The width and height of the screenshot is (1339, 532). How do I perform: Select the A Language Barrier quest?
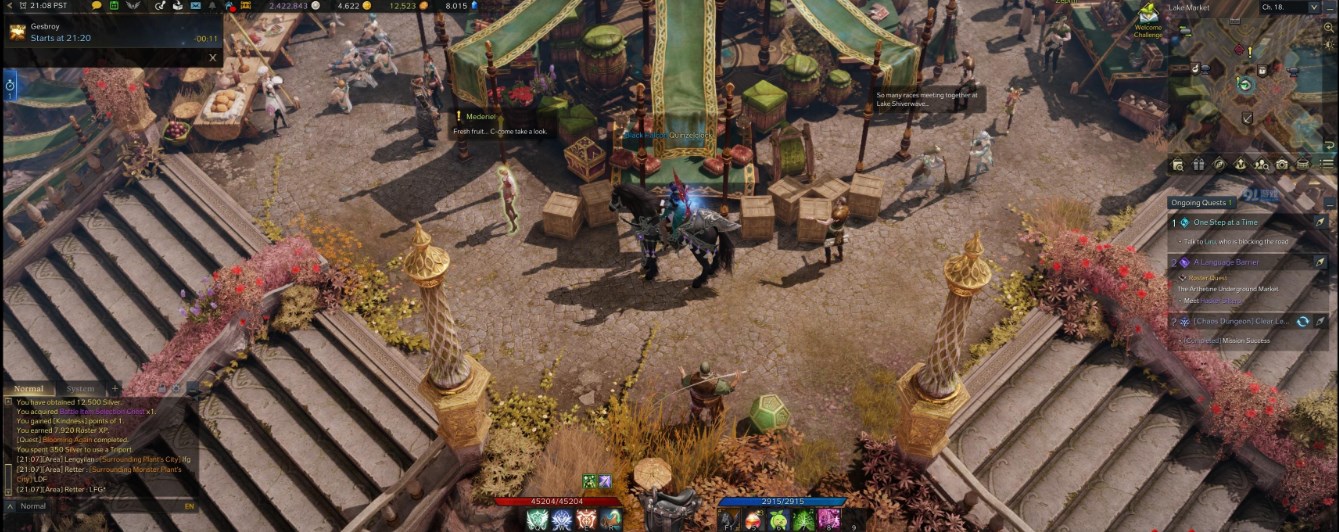point(1225,262)
